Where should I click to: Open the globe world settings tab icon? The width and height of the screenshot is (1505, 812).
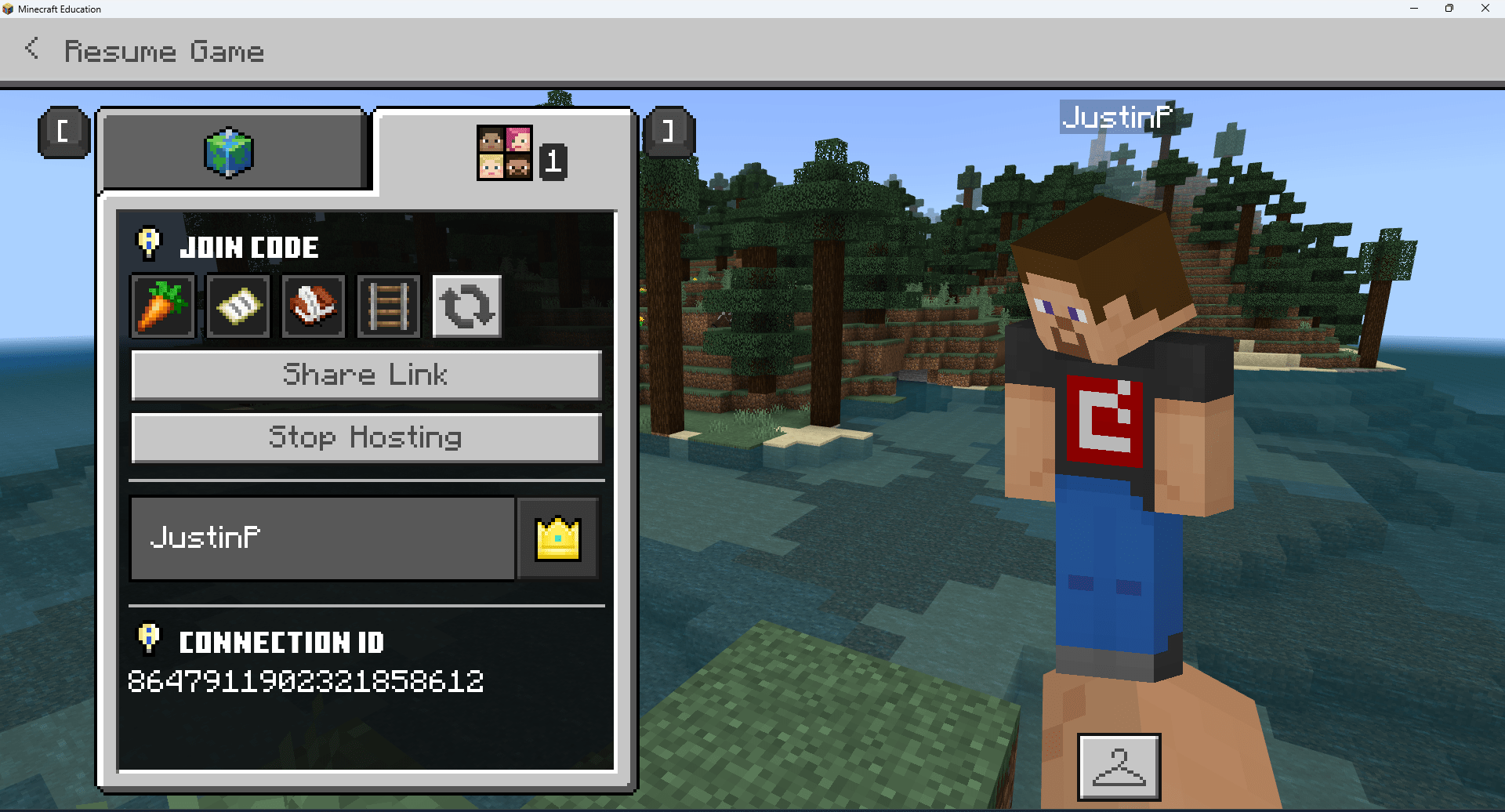pos(233,152)
